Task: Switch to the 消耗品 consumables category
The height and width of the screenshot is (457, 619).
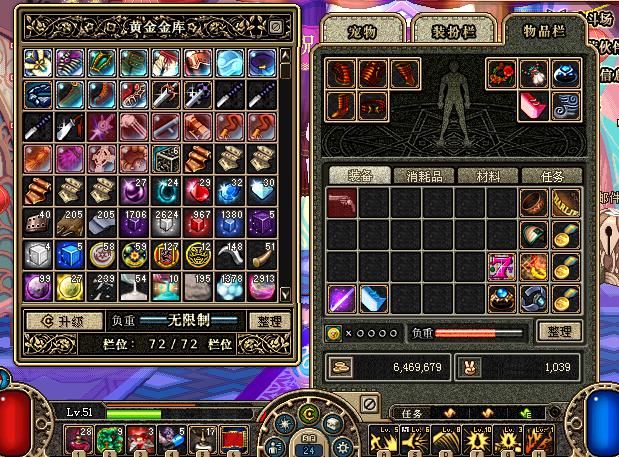Action: pyautogui.click(x=424, y=175)
